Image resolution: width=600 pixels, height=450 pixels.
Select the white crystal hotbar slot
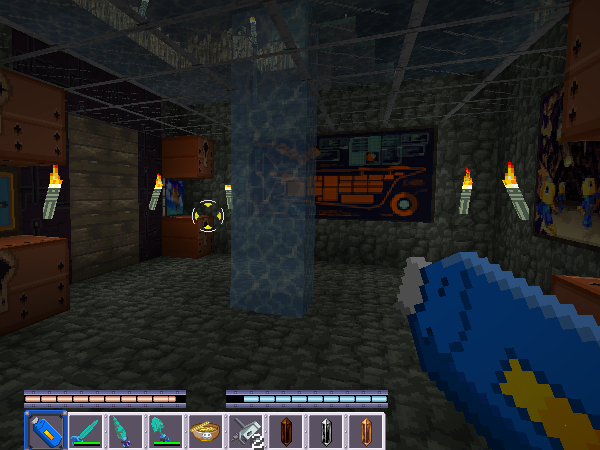click(x=325, y=431)
